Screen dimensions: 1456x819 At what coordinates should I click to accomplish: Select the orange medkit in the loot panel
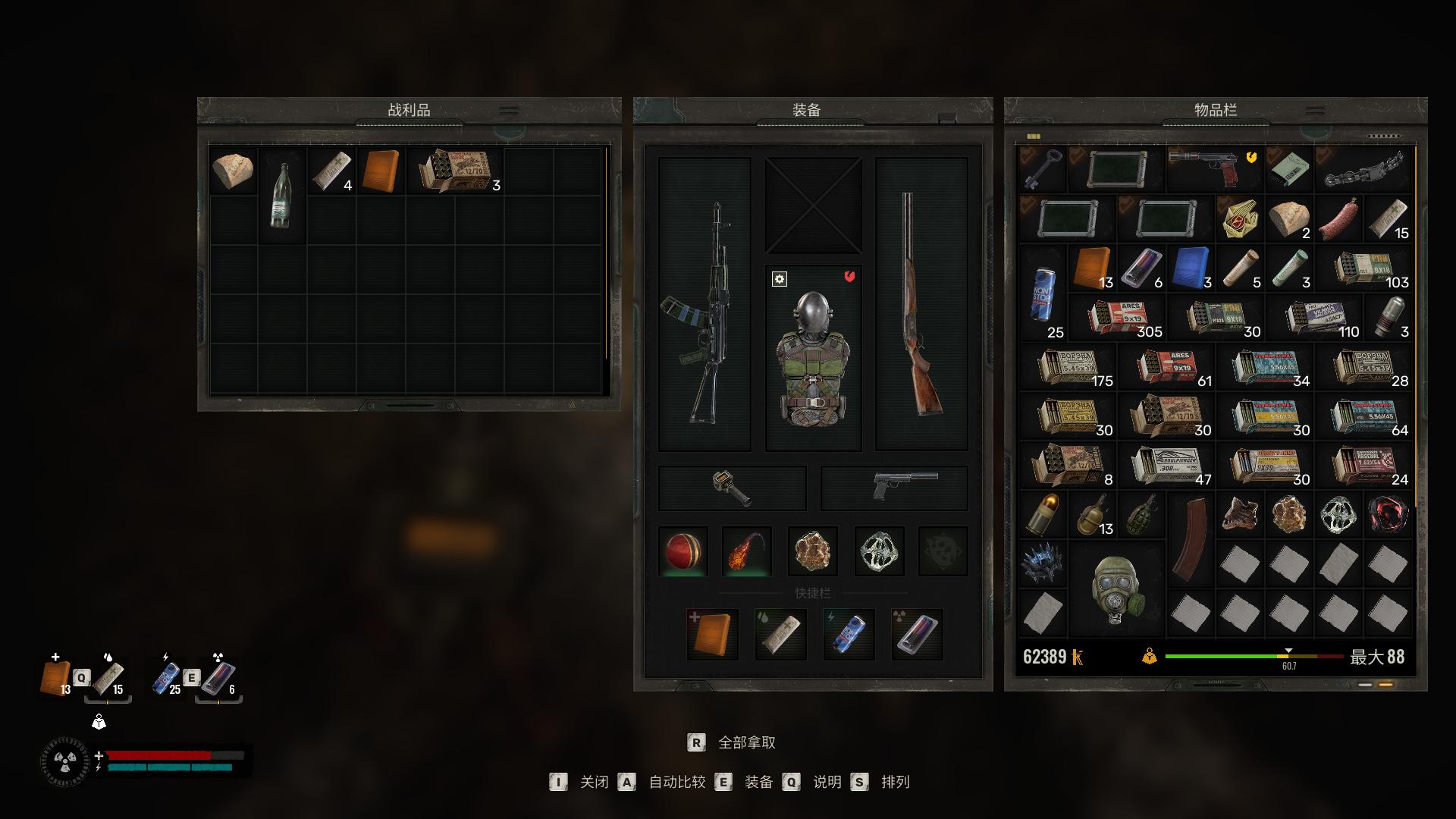(380, 171)
